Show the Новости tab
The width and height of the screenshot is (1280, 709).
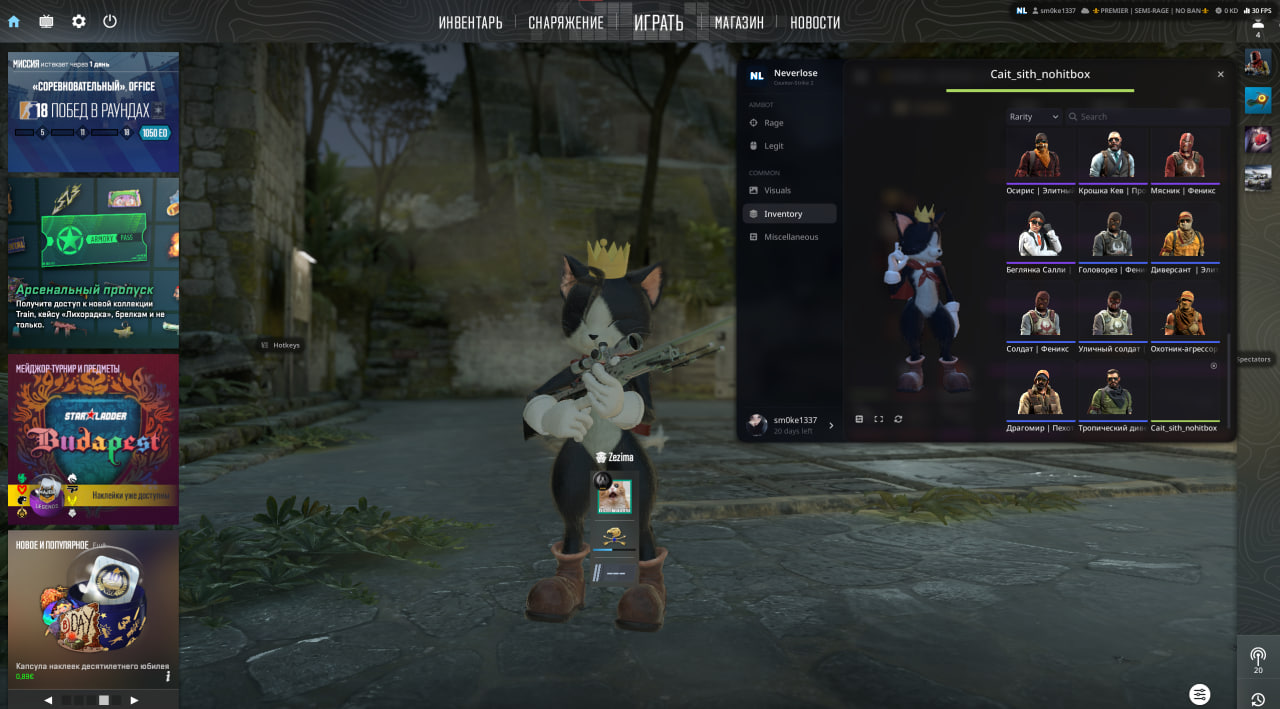point(815,22)
